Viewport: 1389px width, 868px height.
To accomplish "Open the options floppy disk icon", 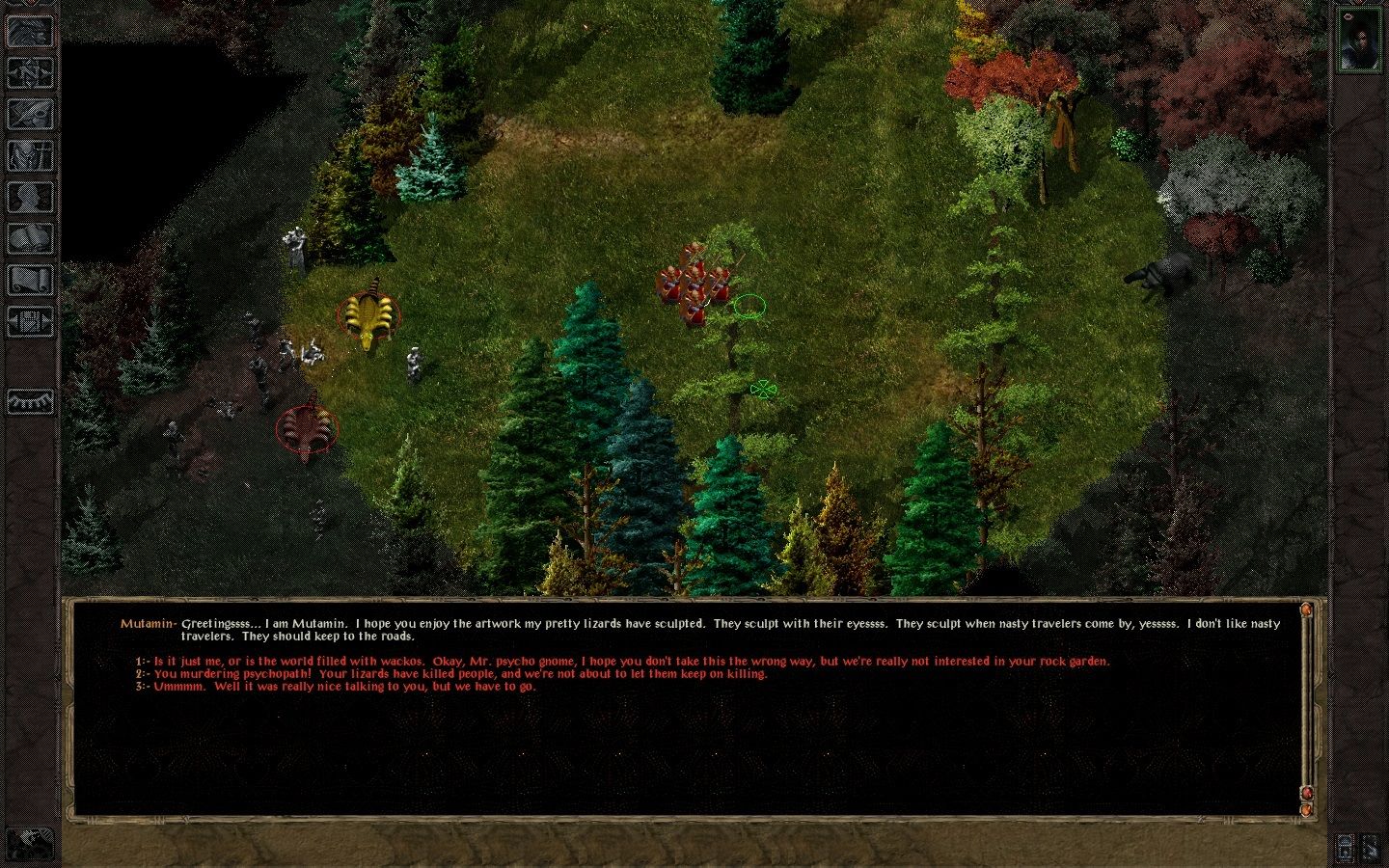I will pos(30,320).
